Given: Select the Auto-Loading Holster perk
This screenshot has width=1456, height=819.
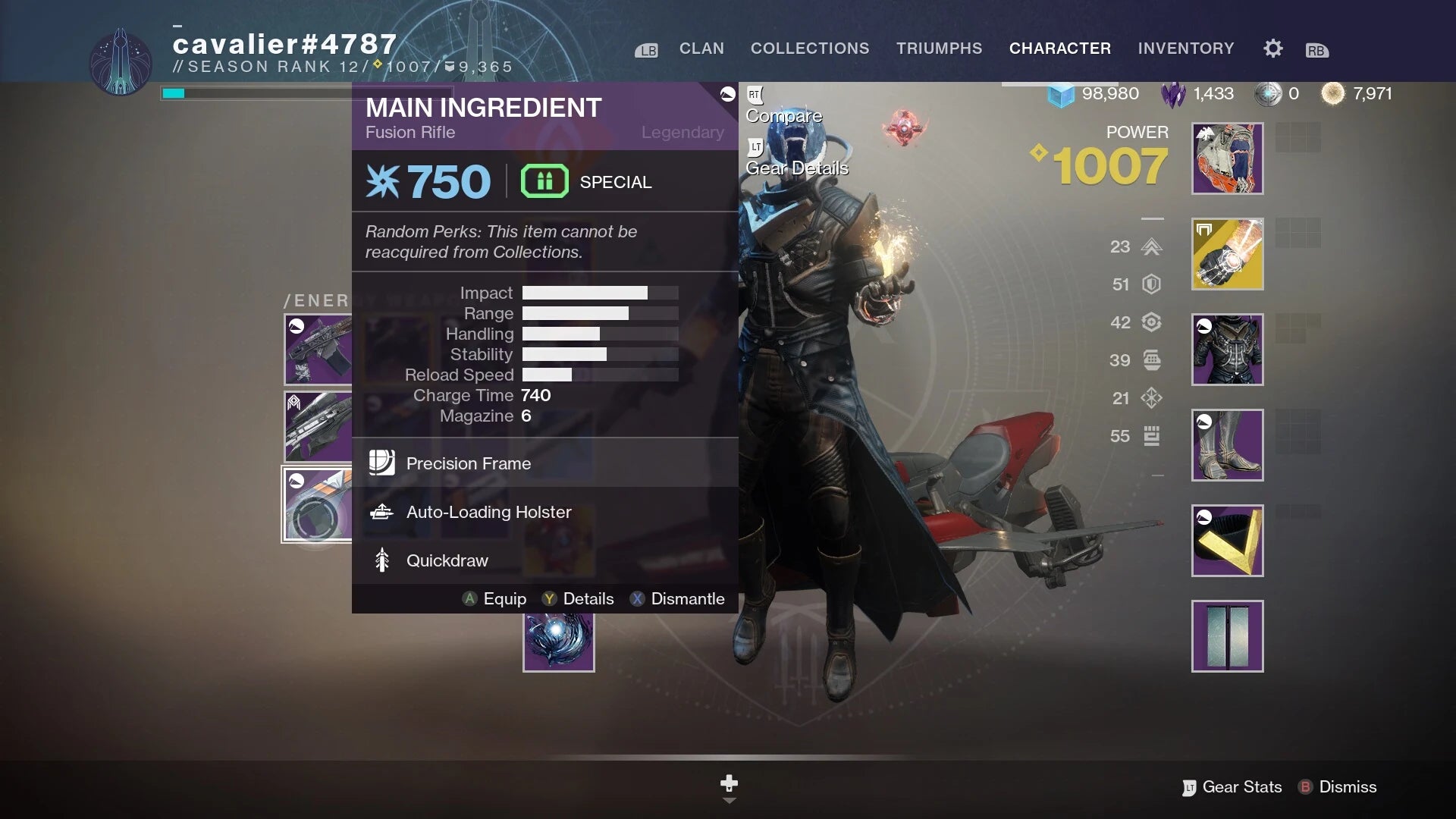Looking at the screenshot, I should pyautogui.click(x=382, y=512).
